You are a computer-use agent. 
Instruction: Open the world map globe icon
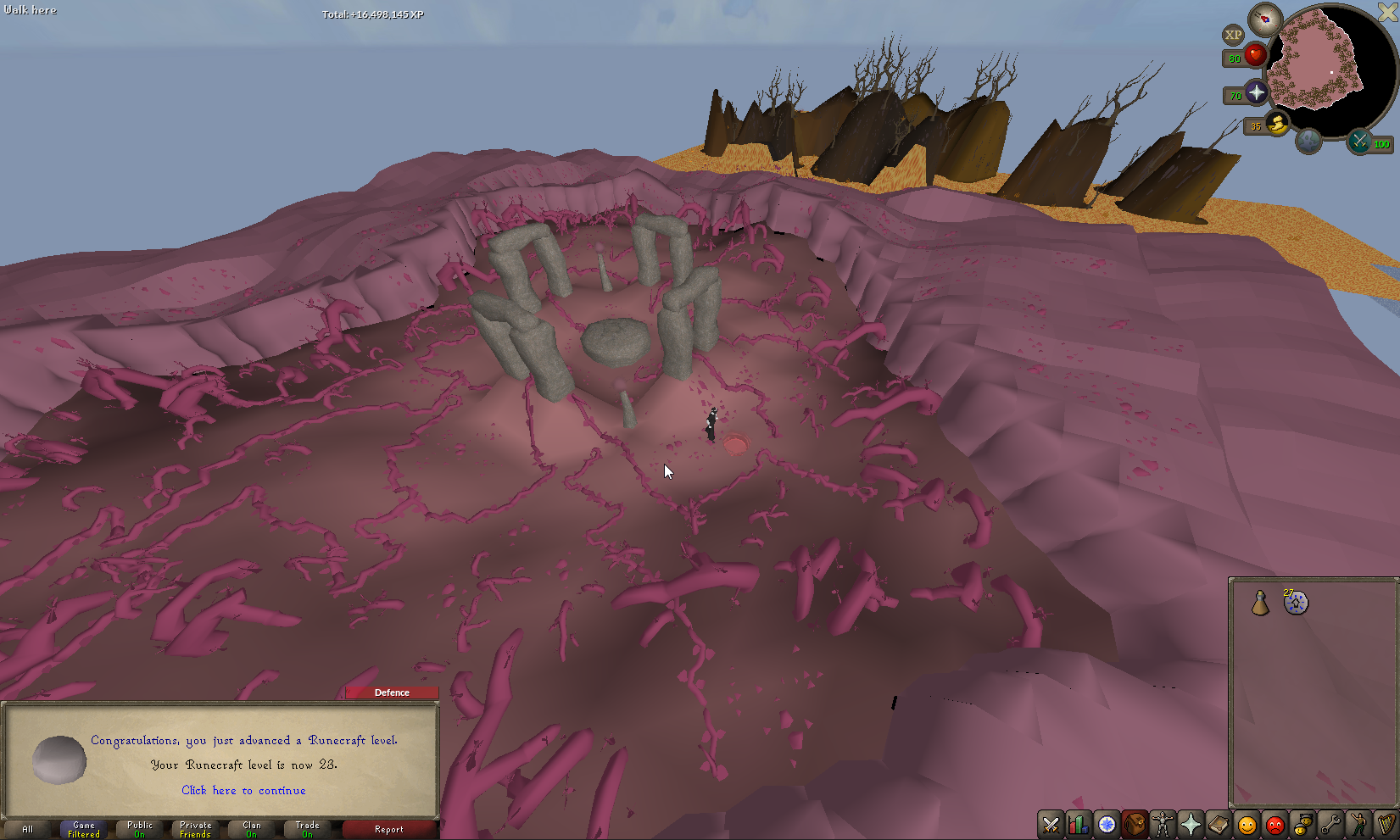click(x=1308, y=141)
